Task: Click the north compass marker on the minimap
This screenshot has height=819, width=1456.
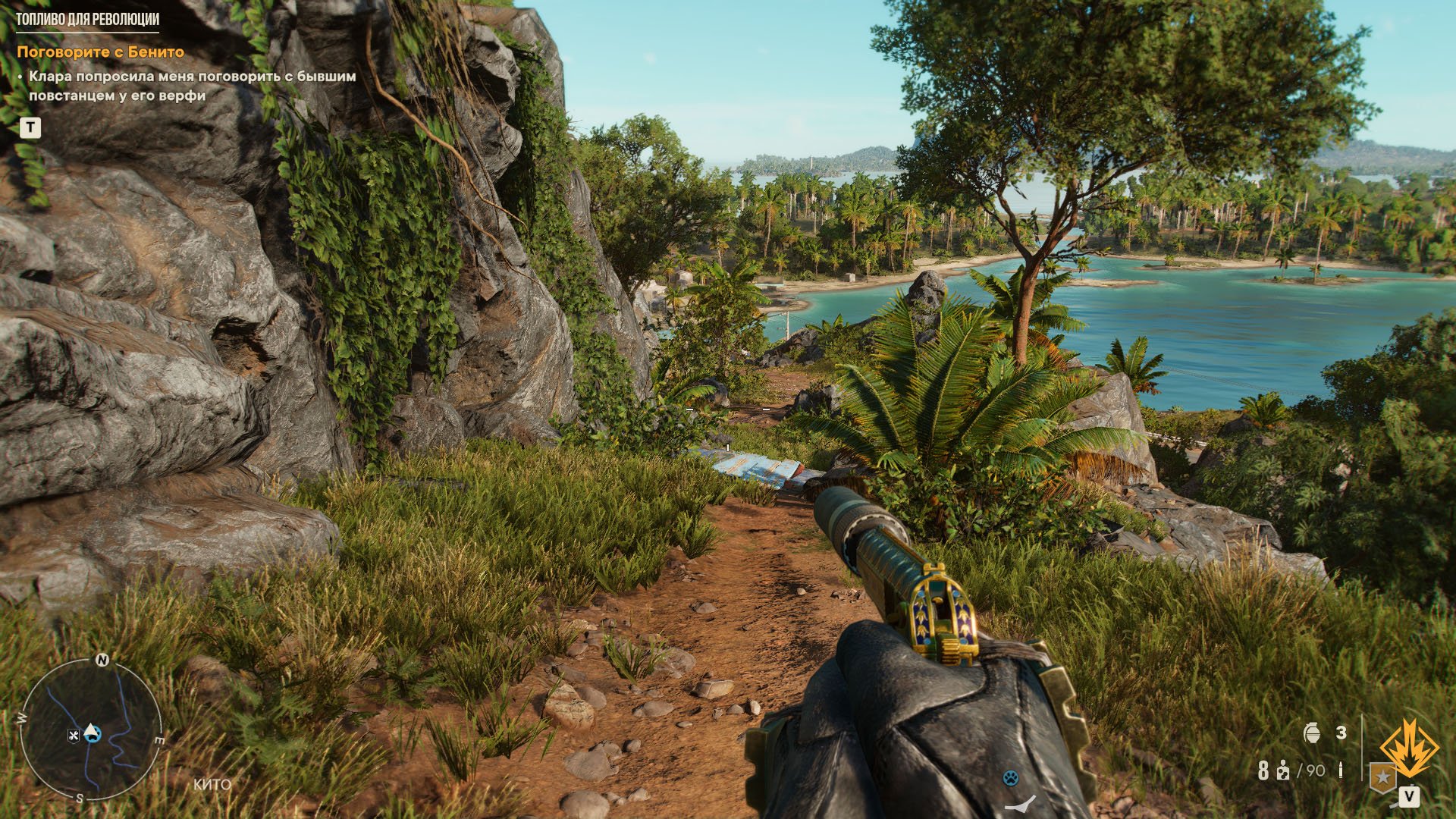Action: pos(102,660)
